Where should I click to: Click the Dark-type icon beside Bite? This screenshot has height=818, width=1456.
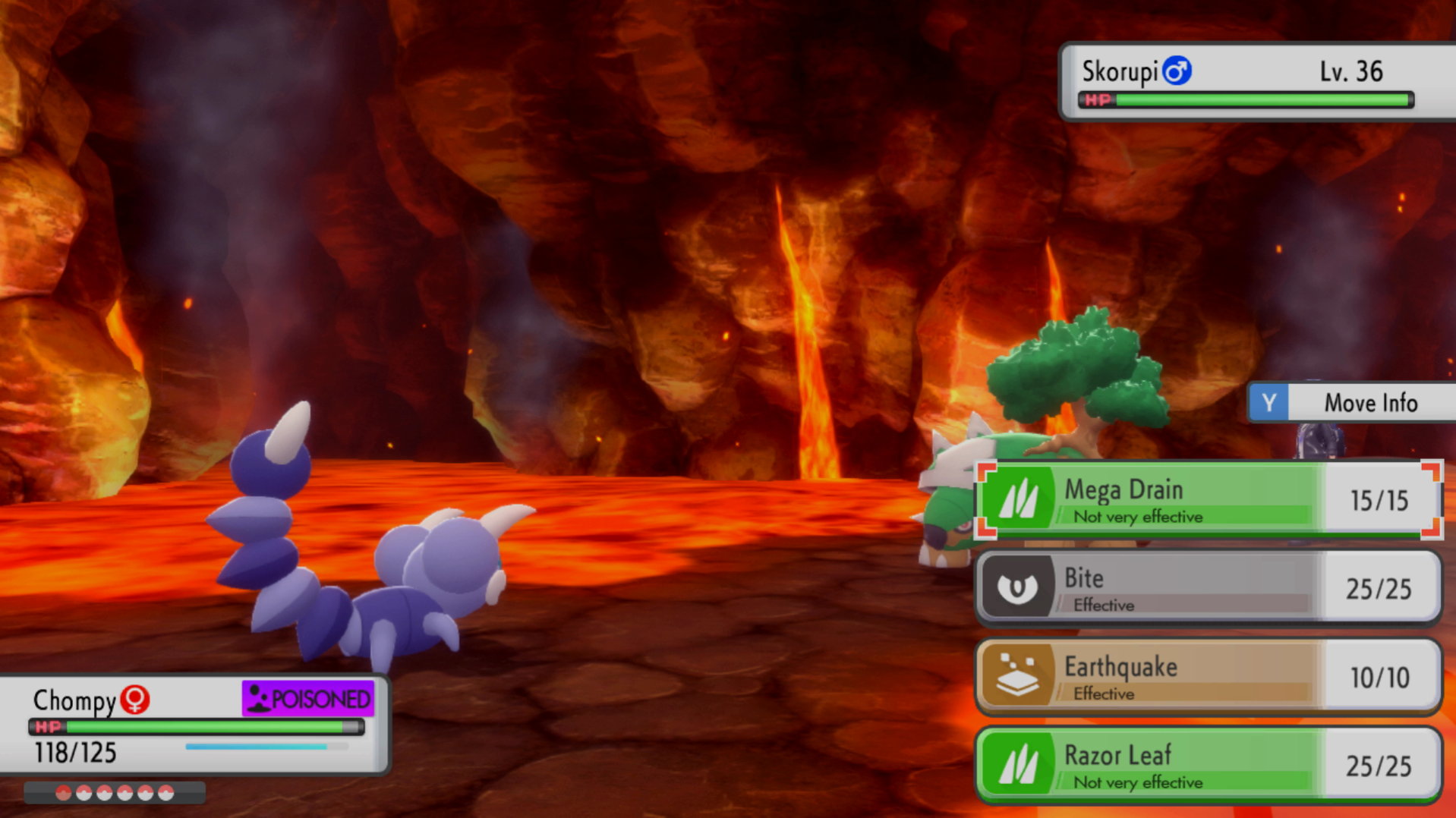pos(1020,588)
